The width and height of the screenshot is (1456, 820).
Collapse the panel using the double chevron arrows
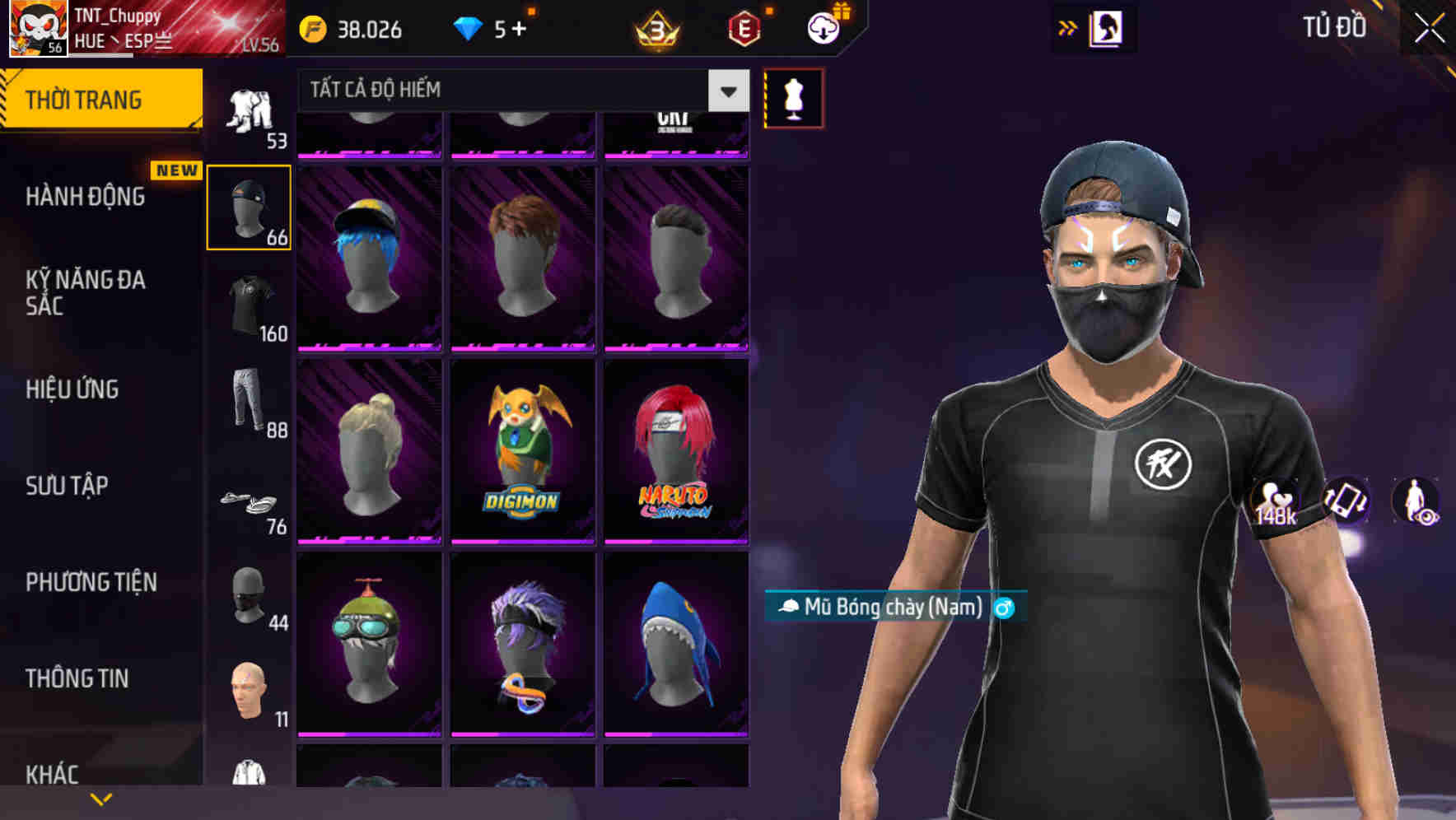1066,27
